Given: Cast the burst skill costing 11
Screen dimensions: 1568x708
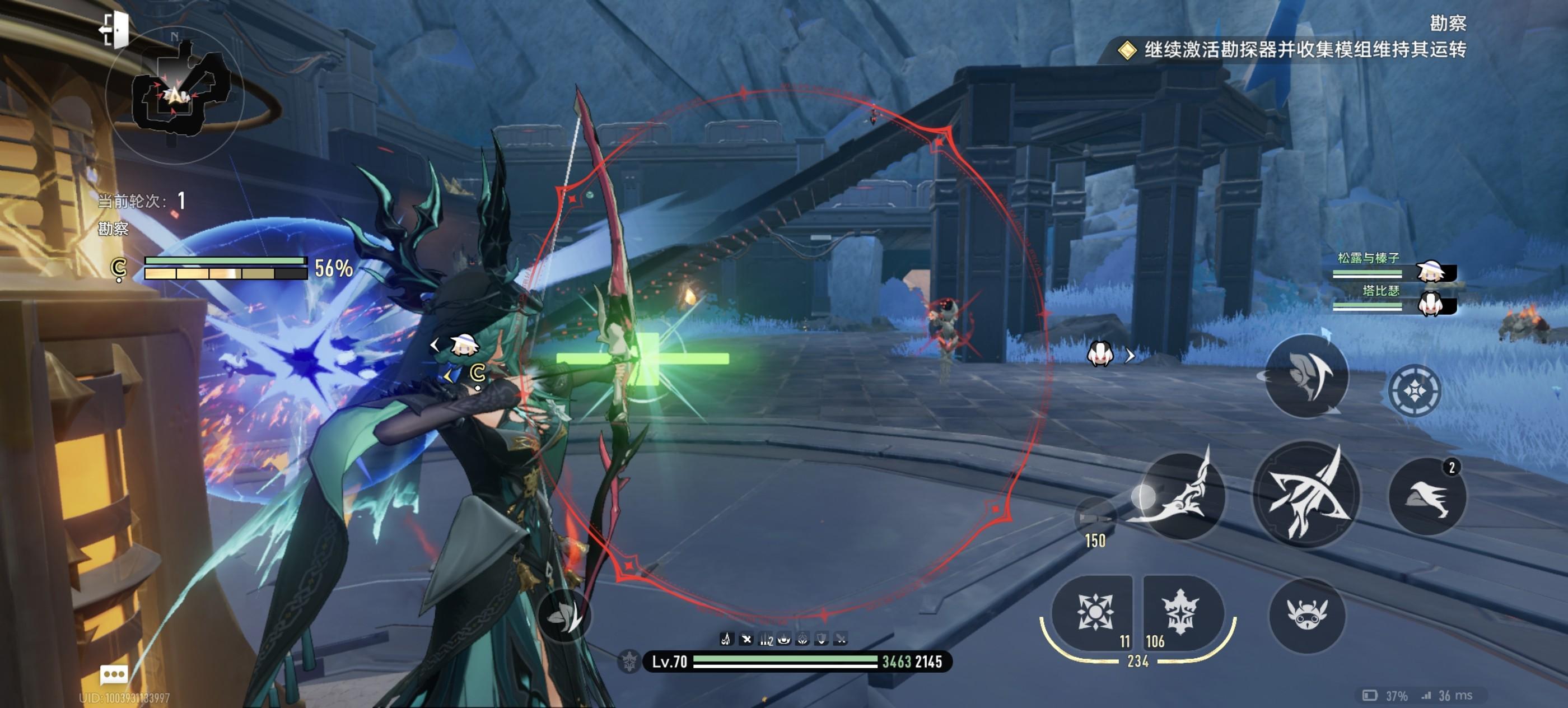Looking at the screenshot, I should 1093,612.
